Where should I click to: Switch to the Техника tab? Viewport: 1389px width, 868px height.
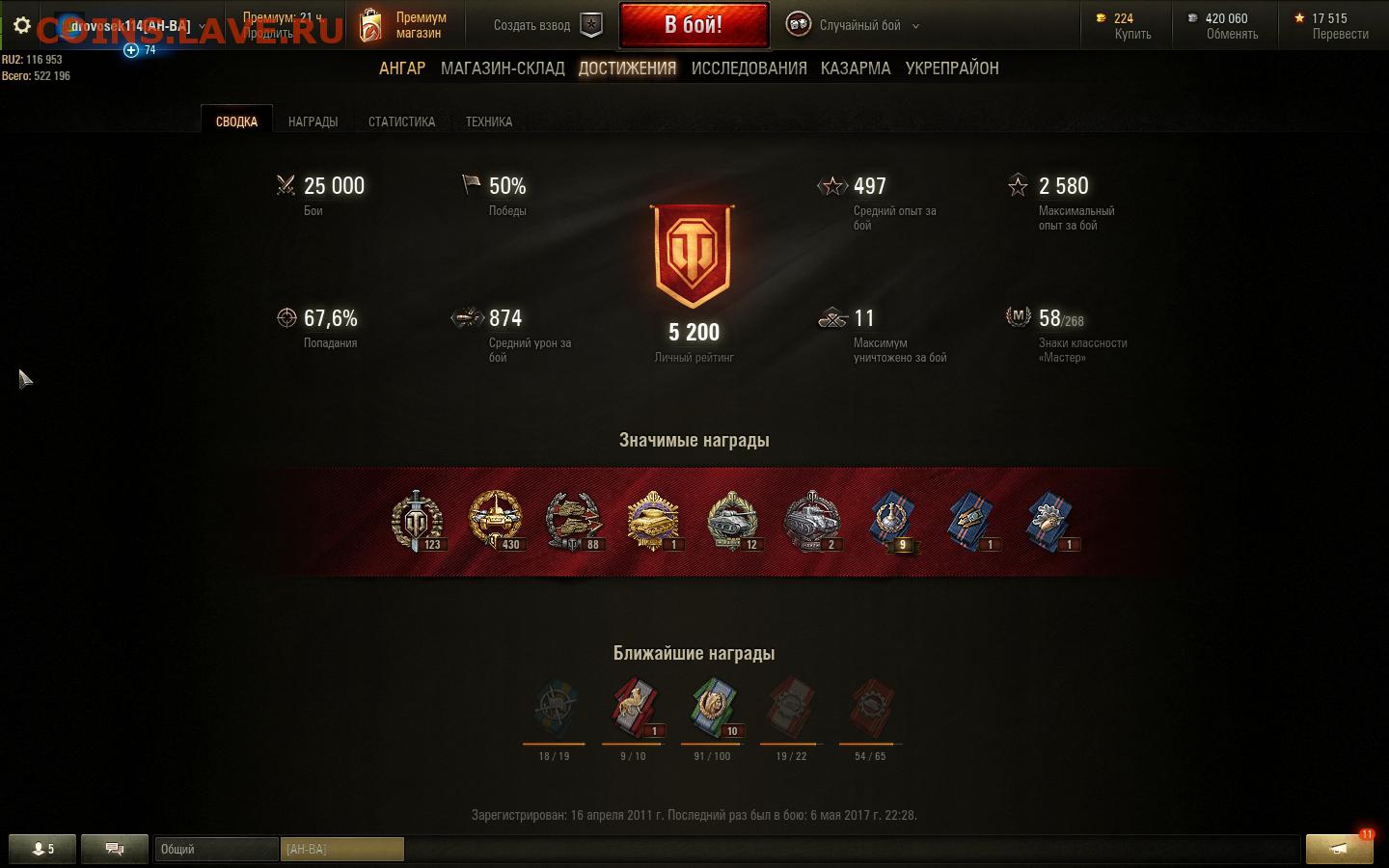(x=489, y=122)
